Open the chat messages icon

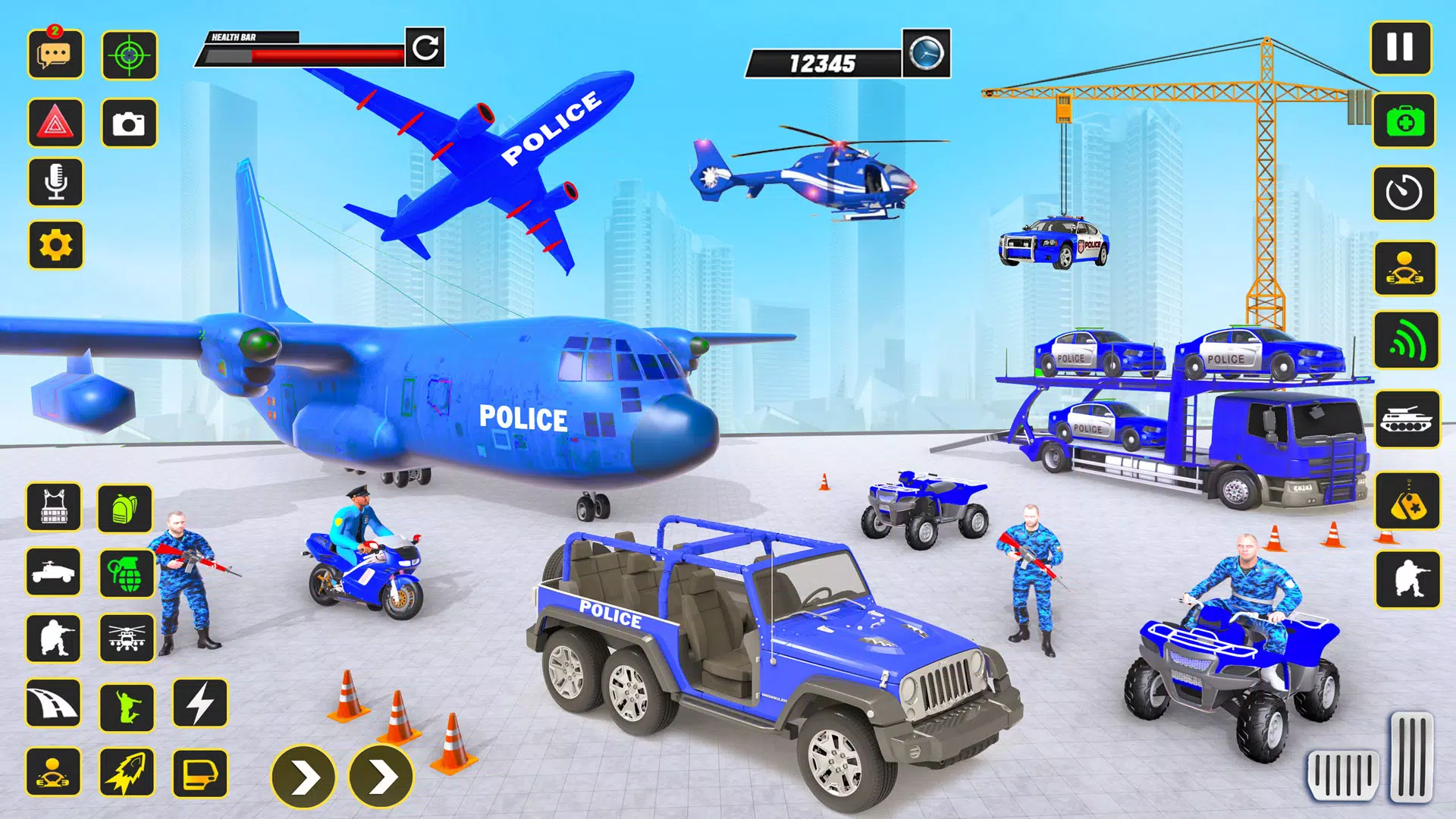click(x=55, y=55)
